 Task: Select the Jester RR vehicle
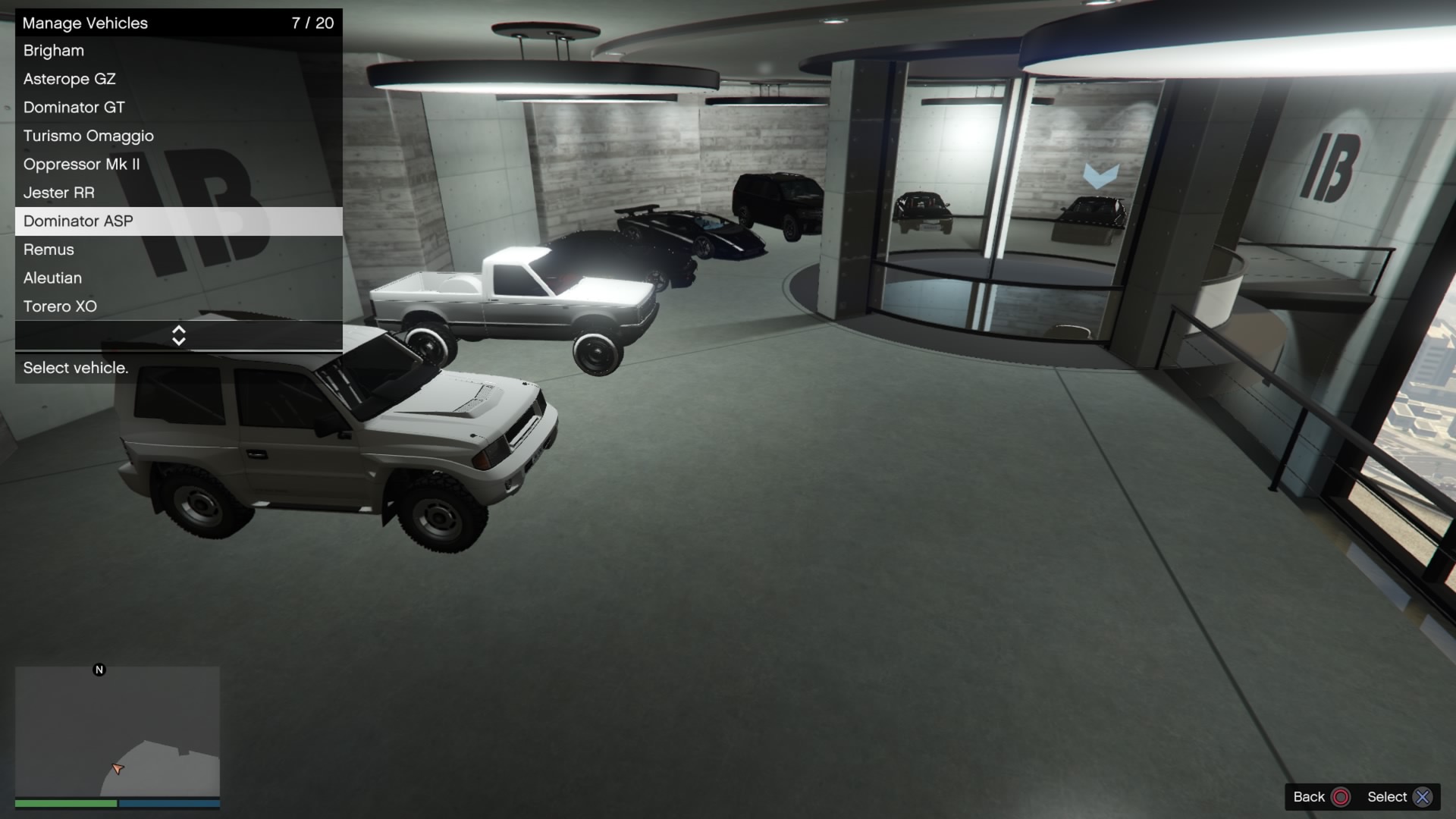[178, 193]
